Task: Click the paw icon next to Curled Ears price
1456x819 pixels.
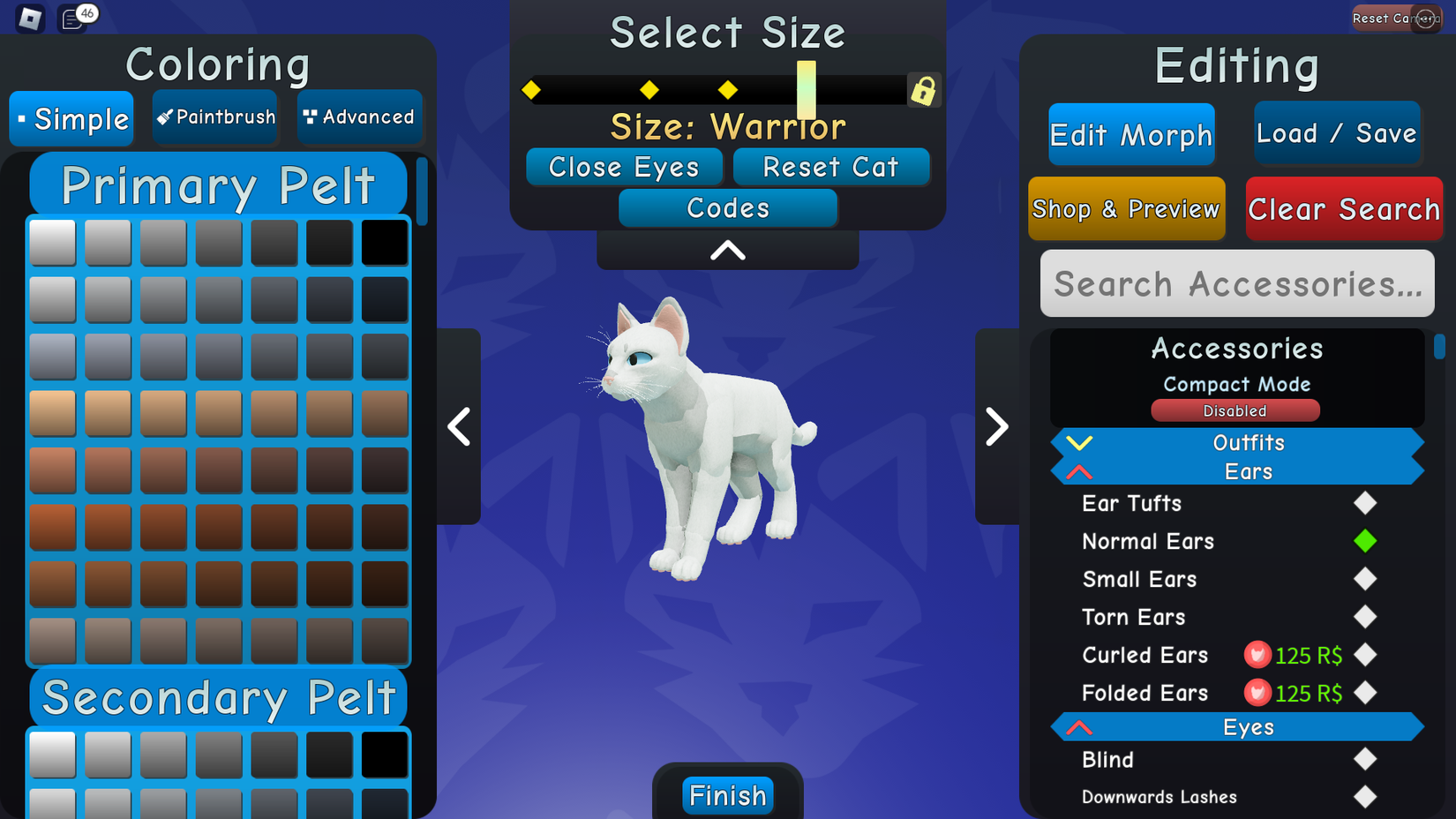Action: [x=1257, y=655]
